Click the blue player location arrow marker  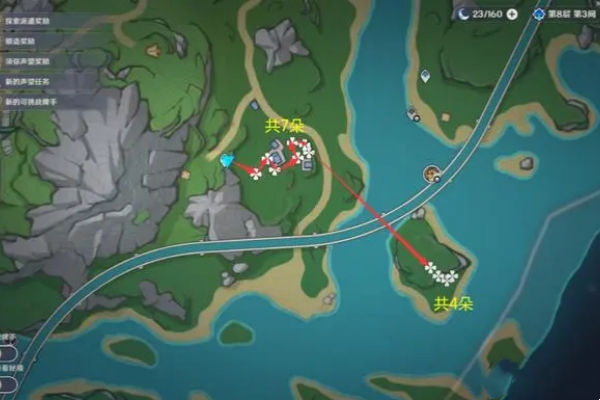226,160
